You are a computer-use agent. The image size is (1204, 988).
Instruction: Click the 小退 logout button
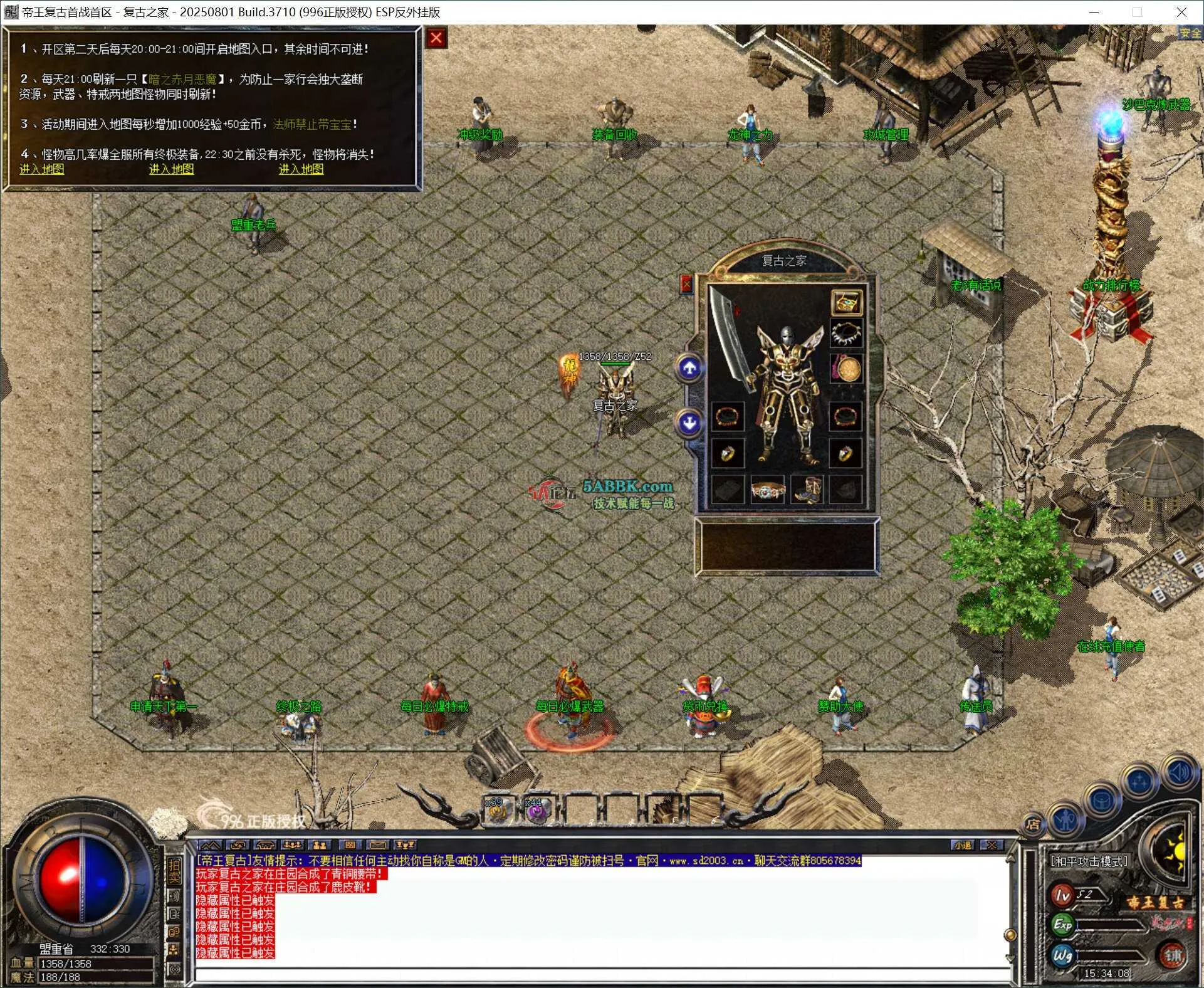963,845
